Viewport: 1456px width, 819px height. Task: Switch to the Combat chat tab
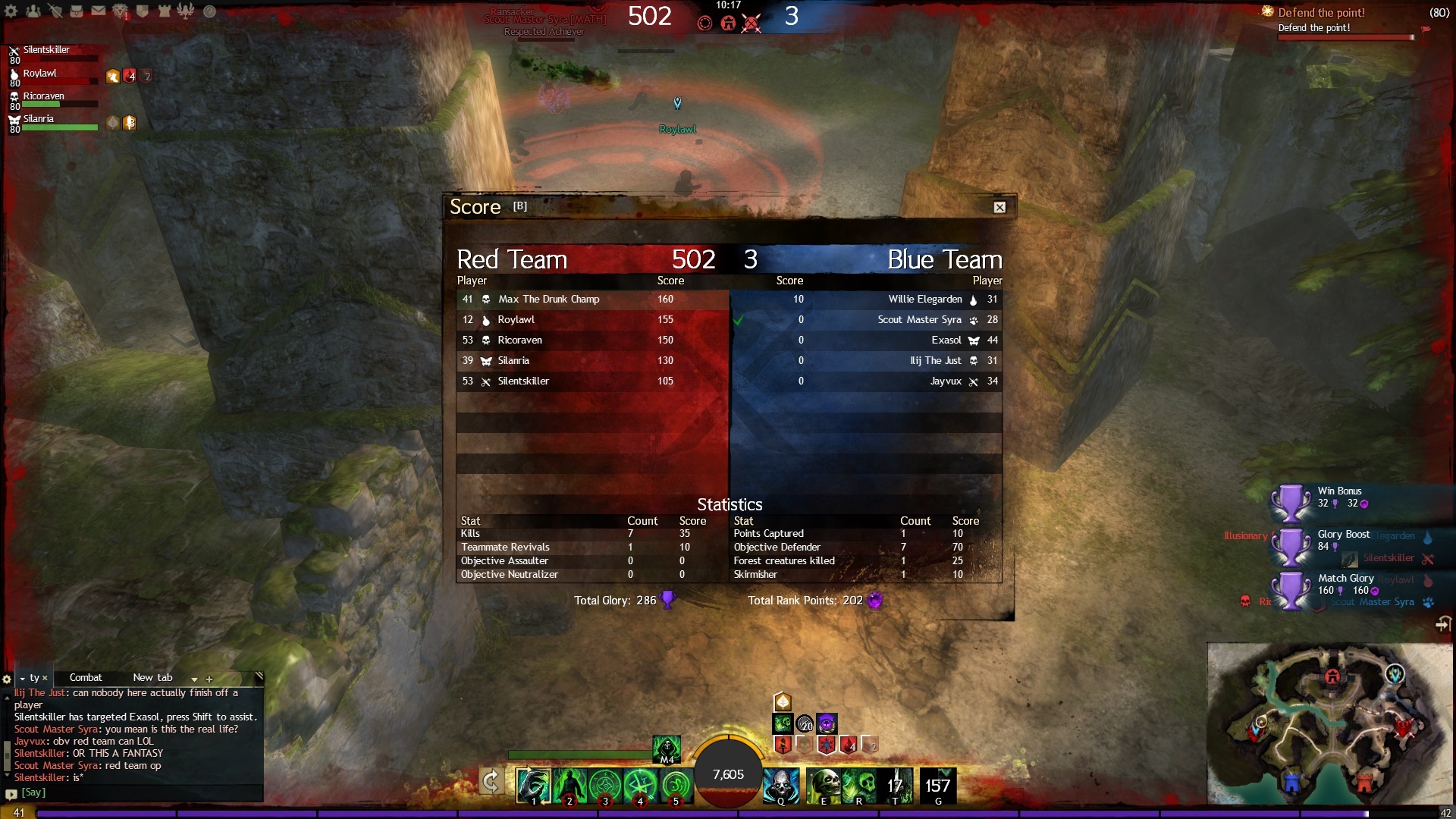pos(86,678)
